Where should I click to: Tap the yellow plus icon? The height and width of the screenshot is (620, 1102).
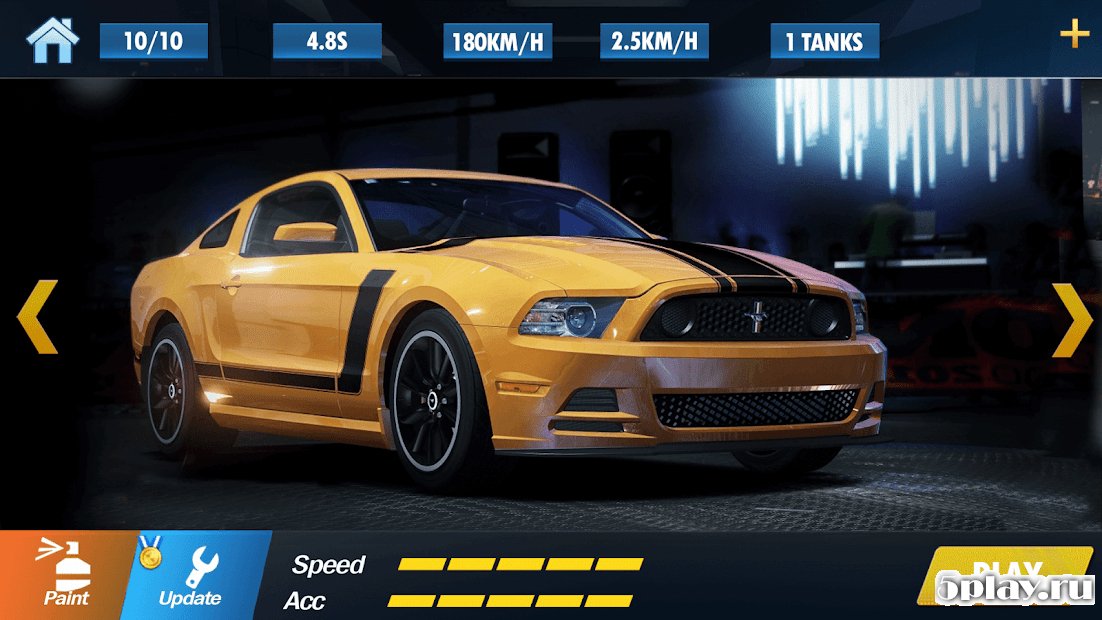point(1074,36)
